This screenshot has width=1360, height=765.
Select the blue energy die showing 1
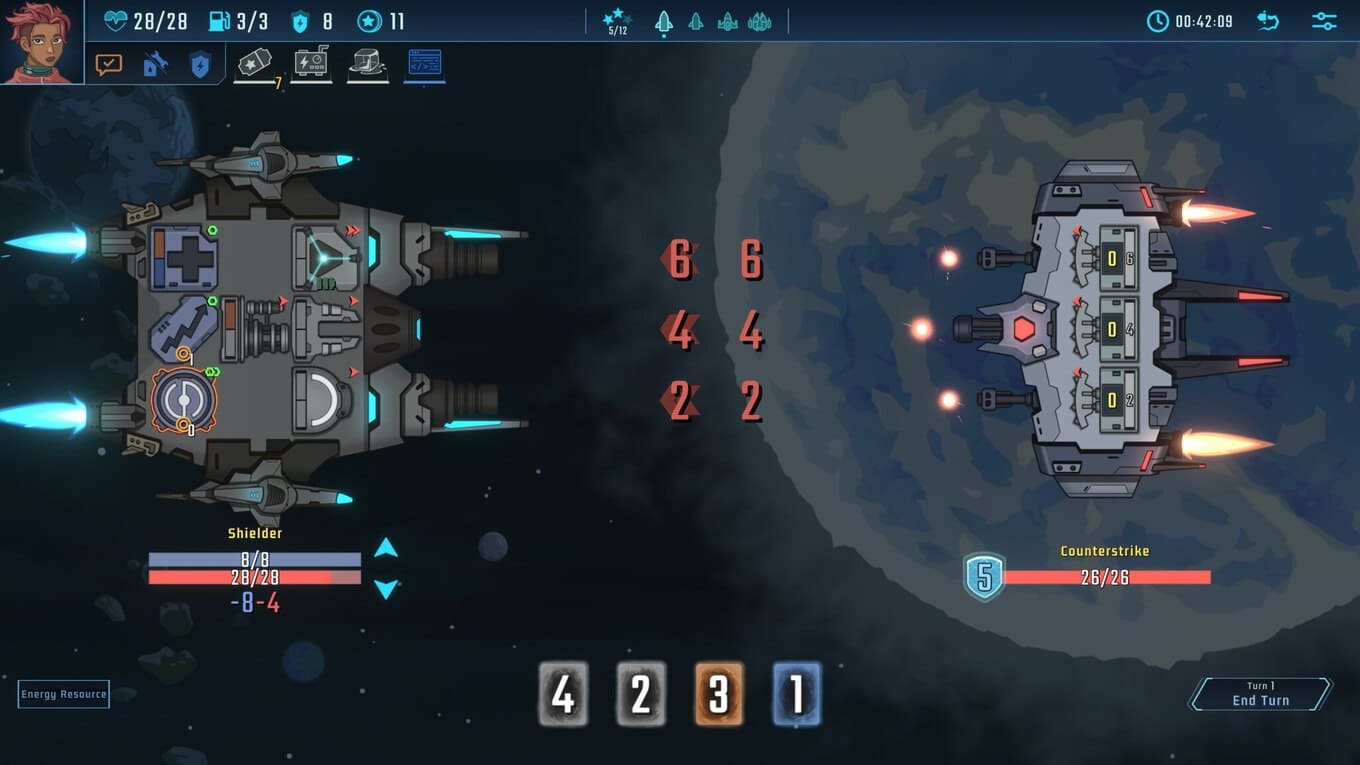tap(797, 694)
